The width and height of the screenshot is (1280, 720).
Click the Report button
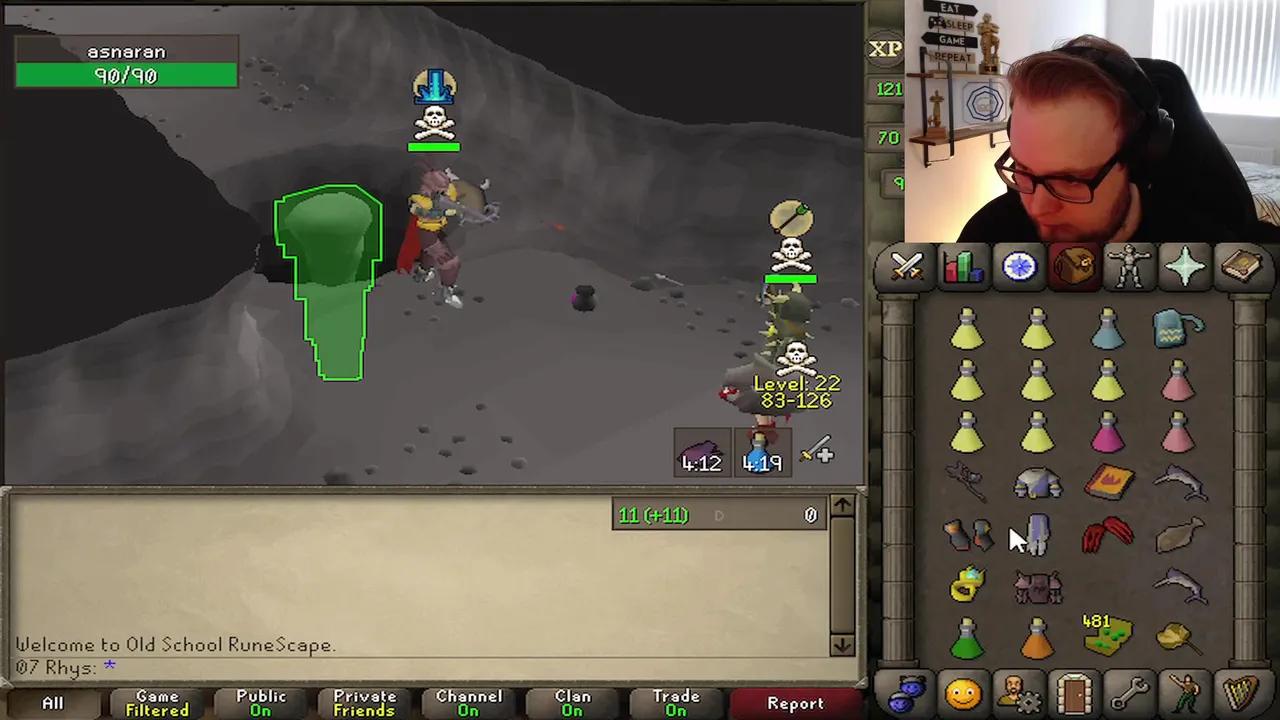pos(795,703)
